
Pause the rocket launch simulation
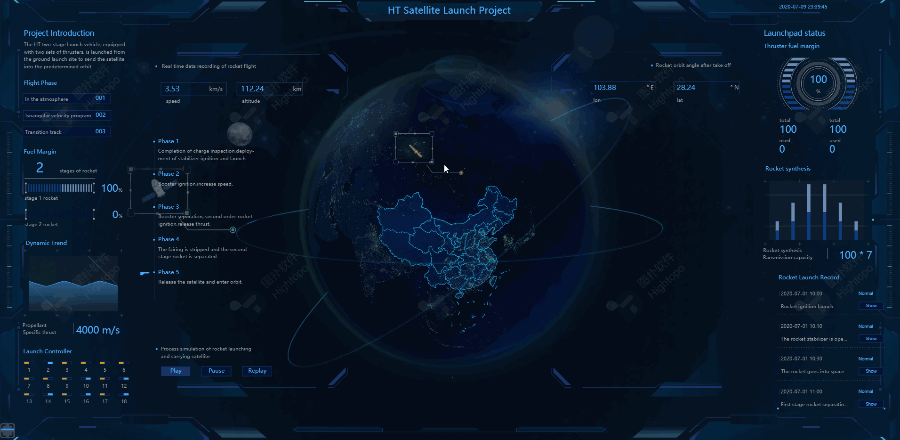tap(216, 370)
